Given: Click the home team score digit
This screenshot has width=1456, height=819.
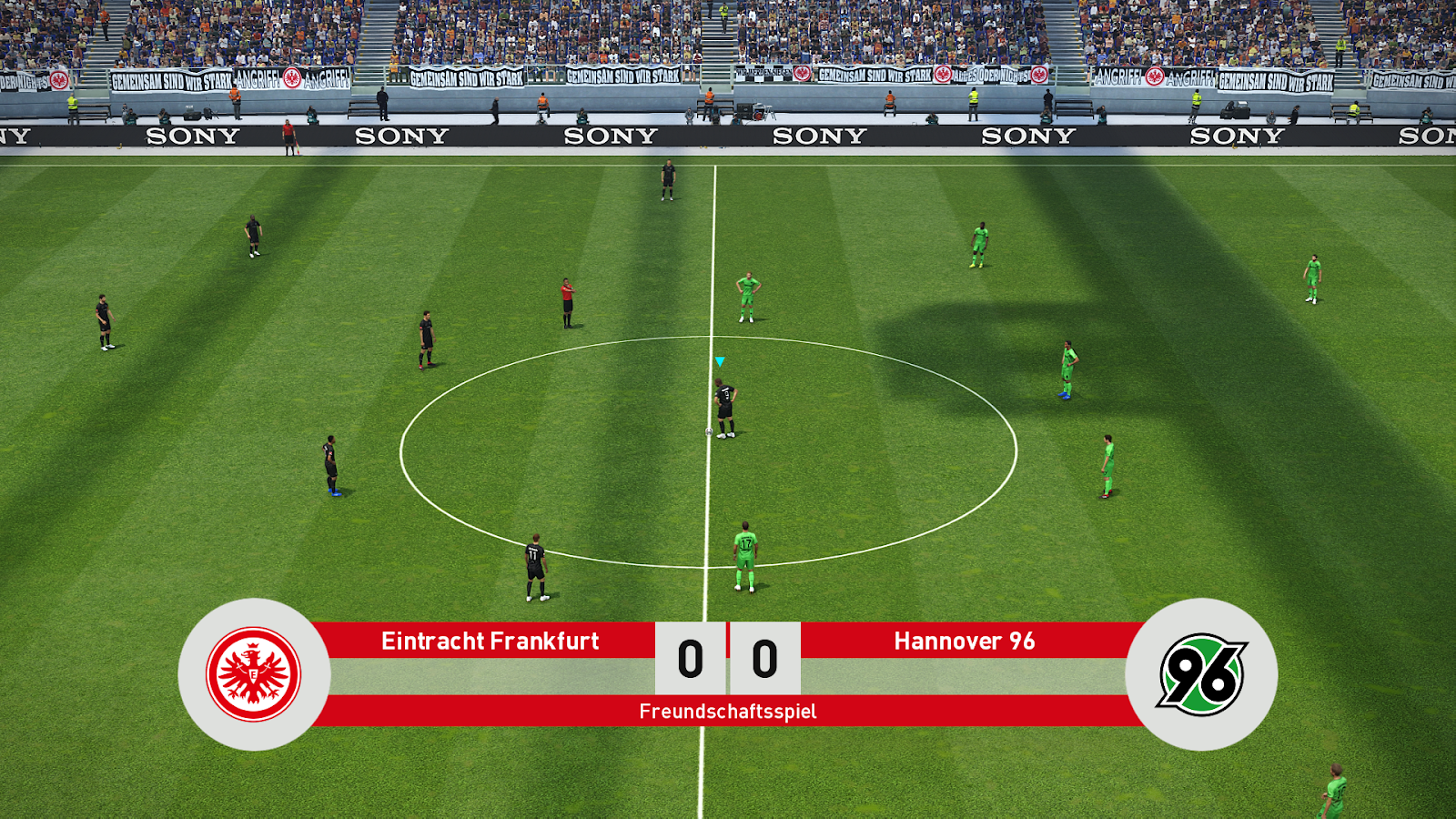Looking at the screenshot, I should pyautogui.click(x=689, y=660).
